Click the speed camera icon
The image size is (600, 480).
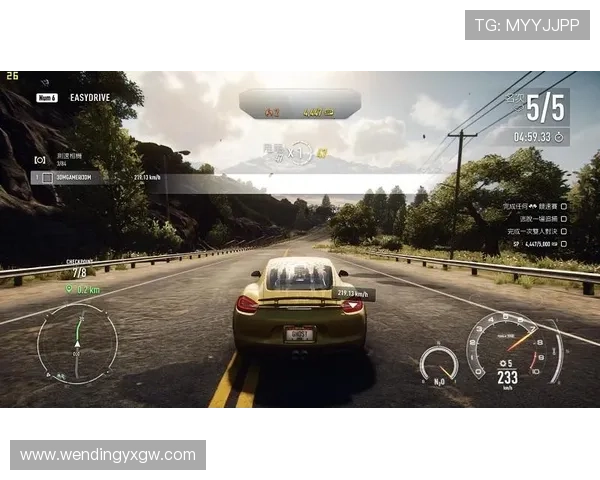click(x=40, y=159)
